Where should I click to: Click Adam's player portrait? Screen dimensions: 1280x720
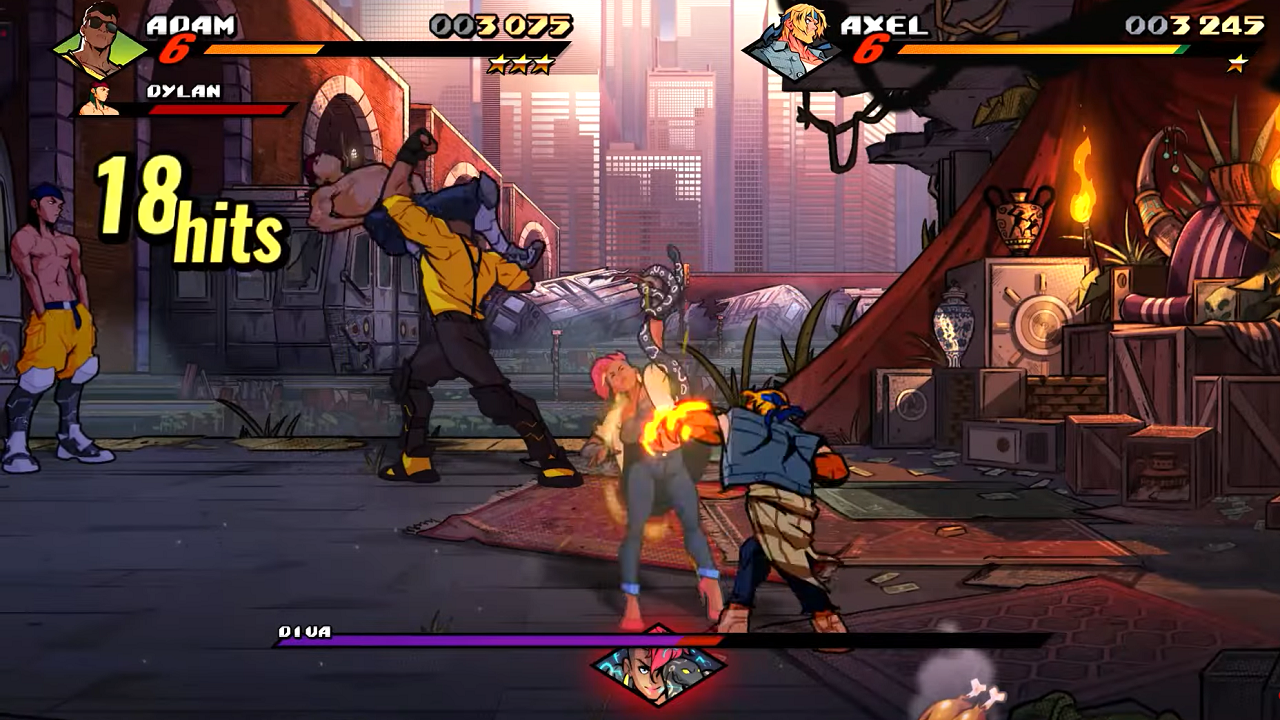tap(99, 42)
